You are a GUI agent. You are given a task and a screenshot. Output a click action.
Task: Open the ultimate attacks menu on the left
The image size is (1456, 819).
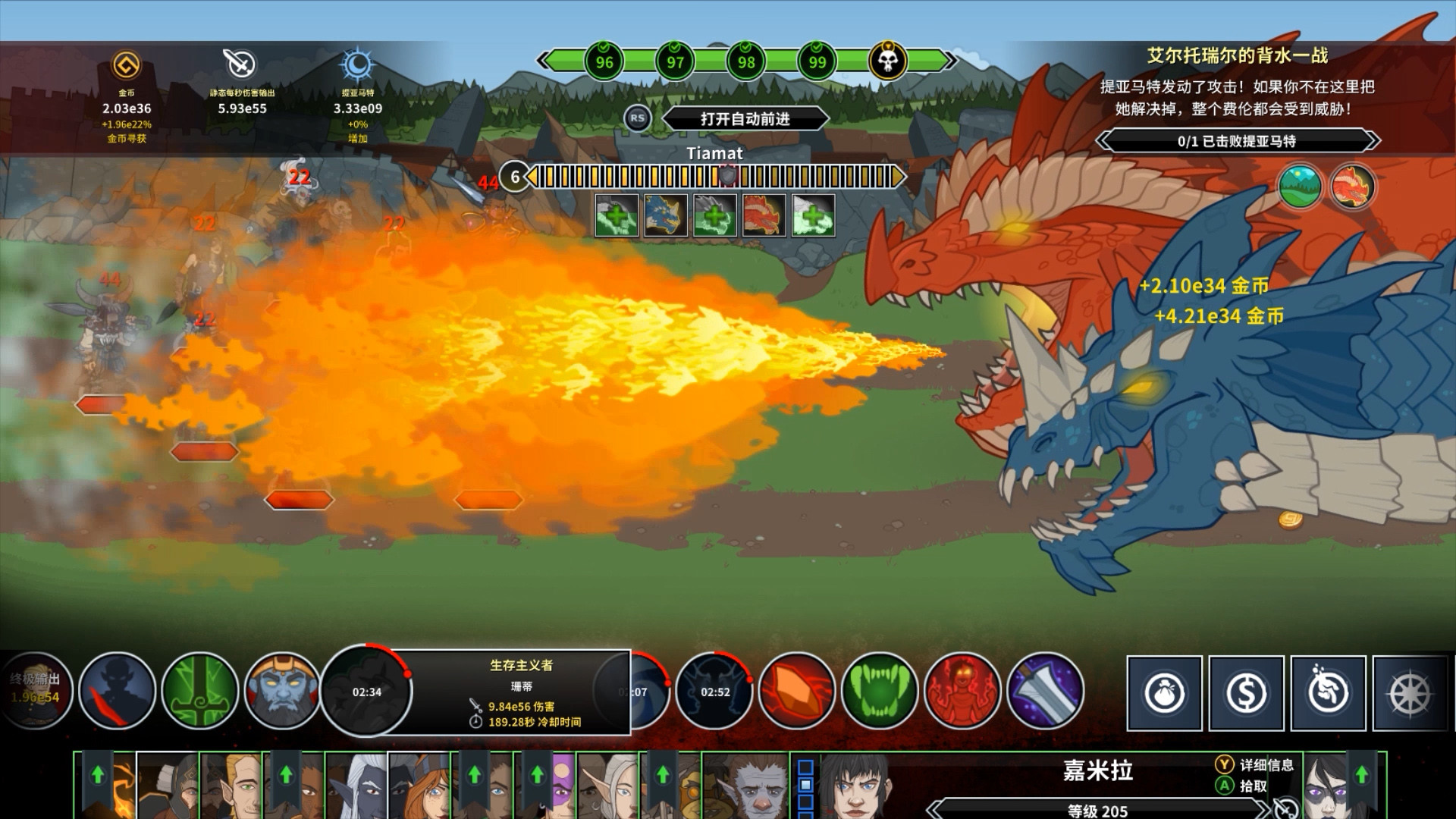tap(34, 691)
